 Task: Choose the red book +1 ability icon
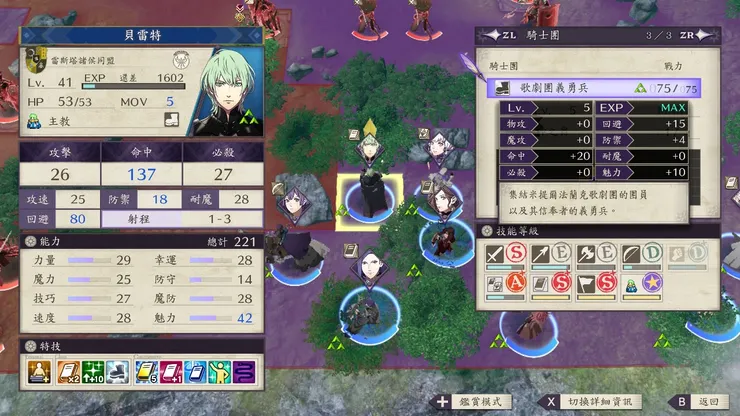(170, 374)
